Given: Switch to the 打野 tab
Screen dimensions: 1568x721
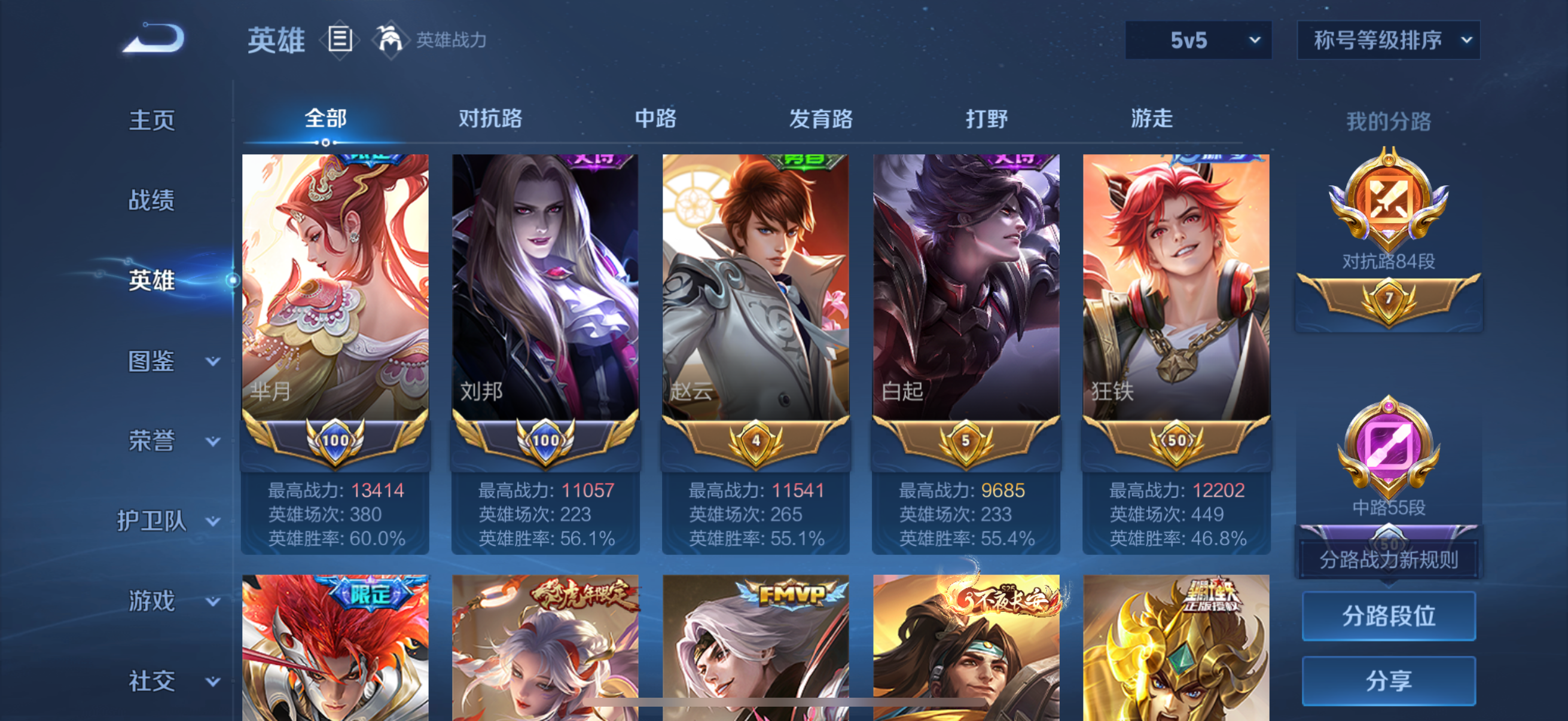Looking at the screenshot, I should tap(986, 119).
